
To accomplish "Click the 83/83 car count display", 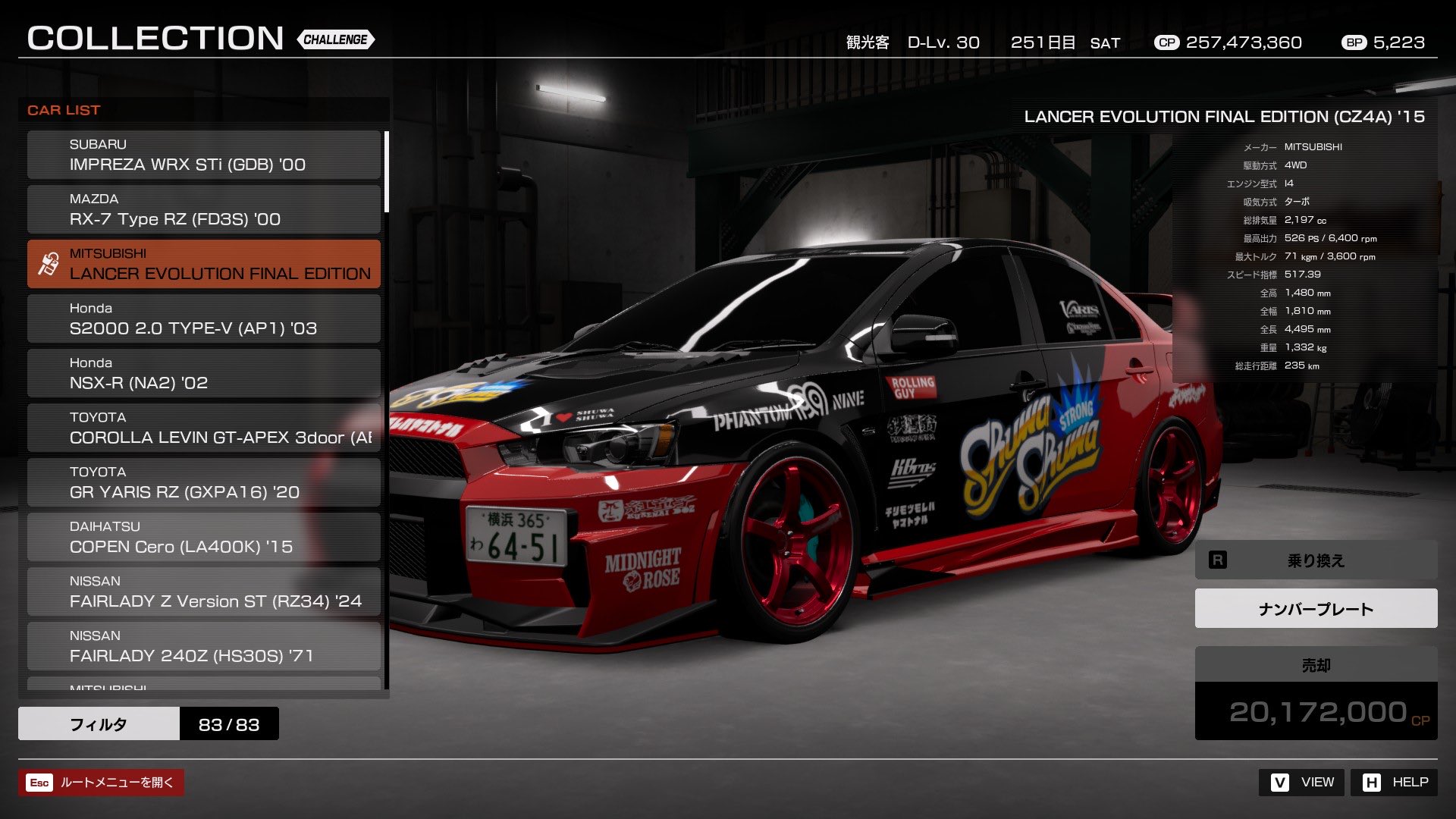I will coord(229,723).
